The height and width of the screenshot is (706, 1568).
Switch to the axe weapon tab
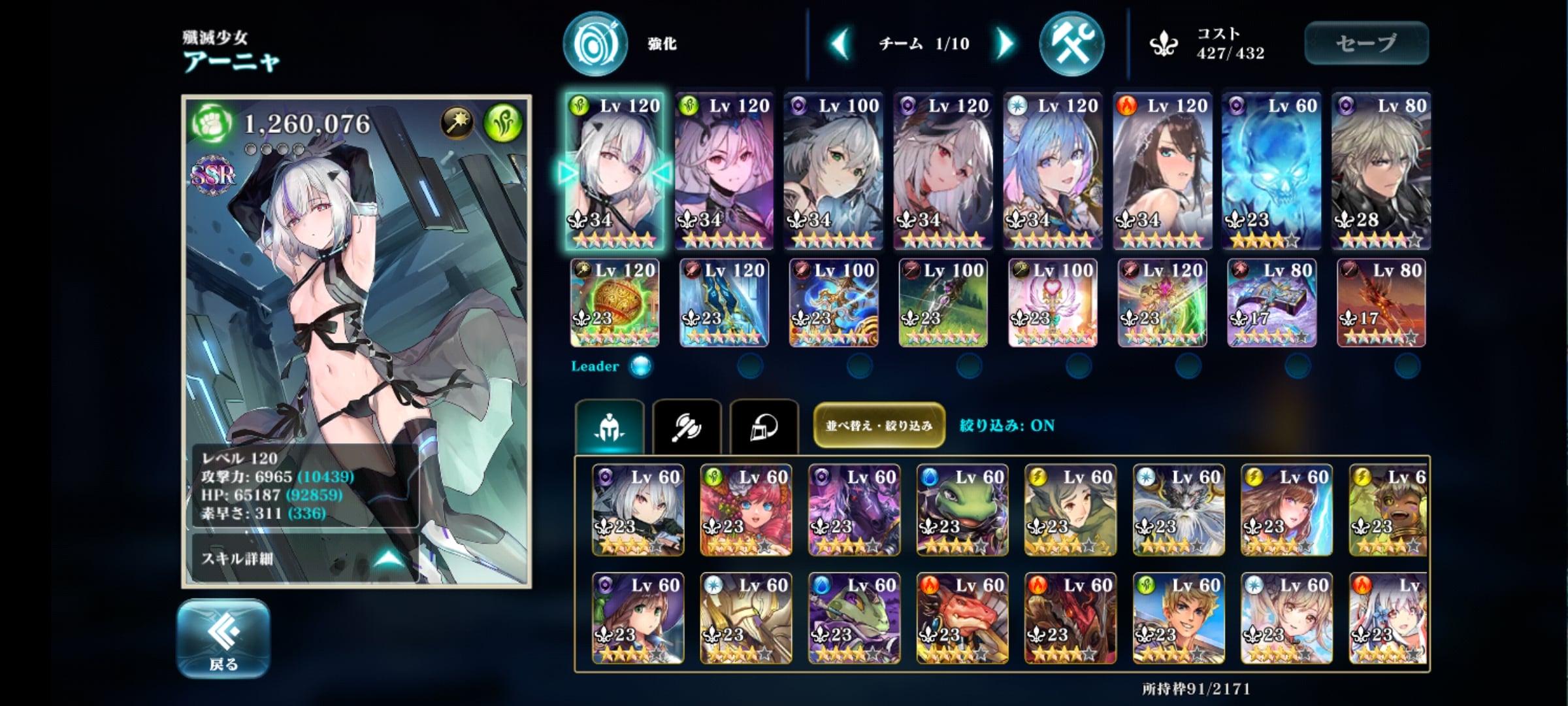pyautogui.click(x=687, y=427)
